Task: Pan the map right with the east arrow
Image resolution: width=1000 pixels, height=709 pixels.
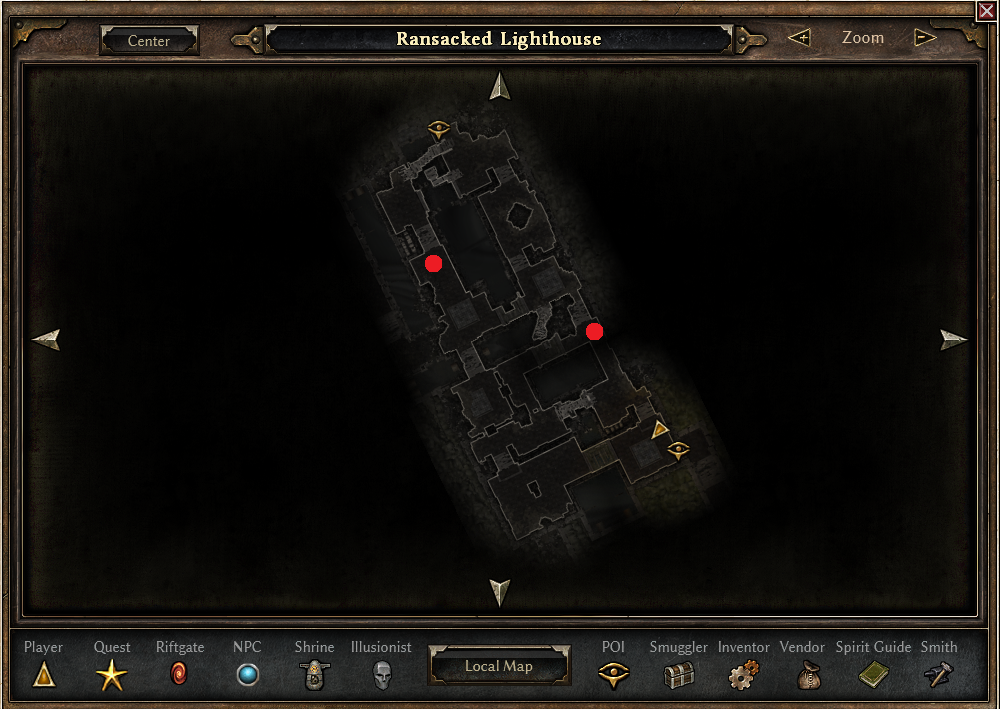Action: (954, 340)
